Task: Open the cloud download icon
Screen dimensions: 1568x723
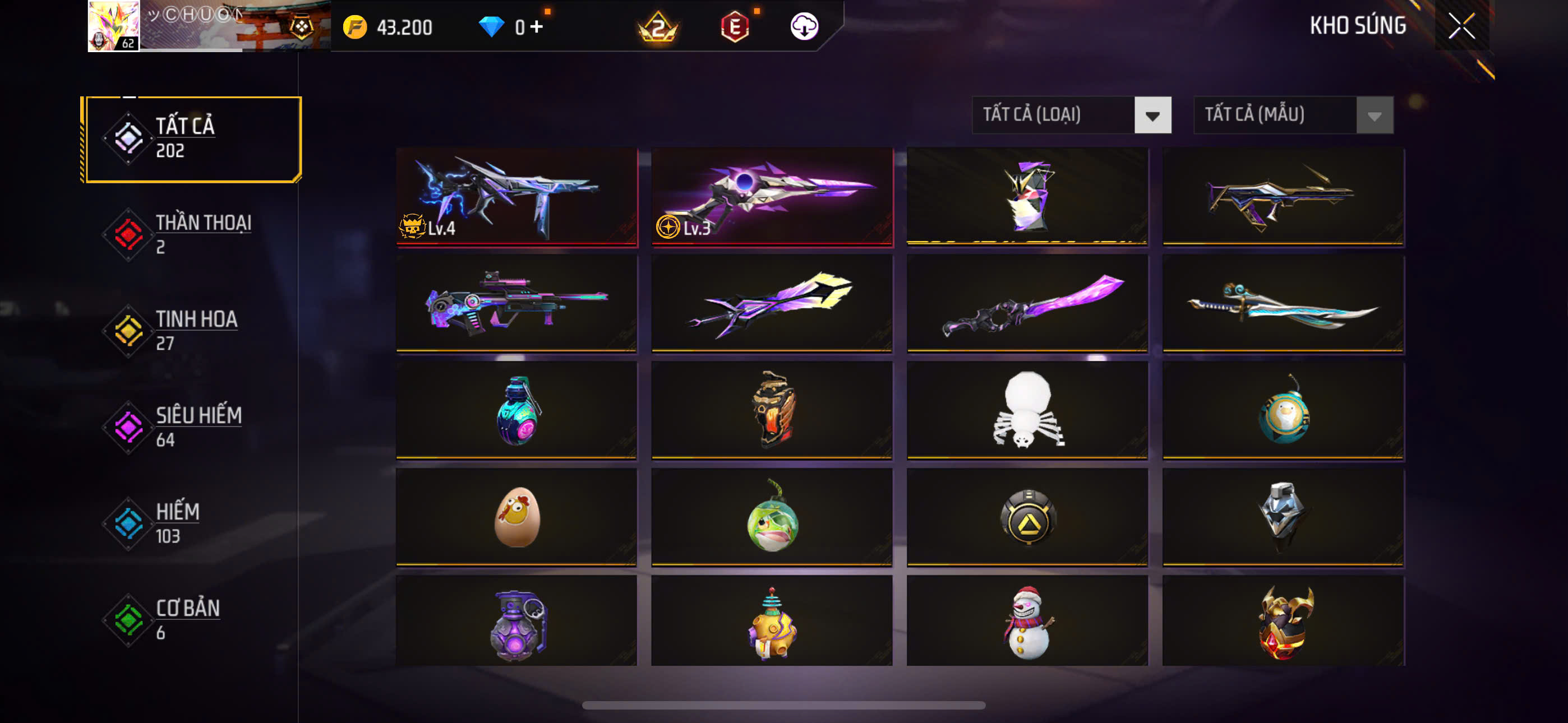Action: (x=804, y=27)
